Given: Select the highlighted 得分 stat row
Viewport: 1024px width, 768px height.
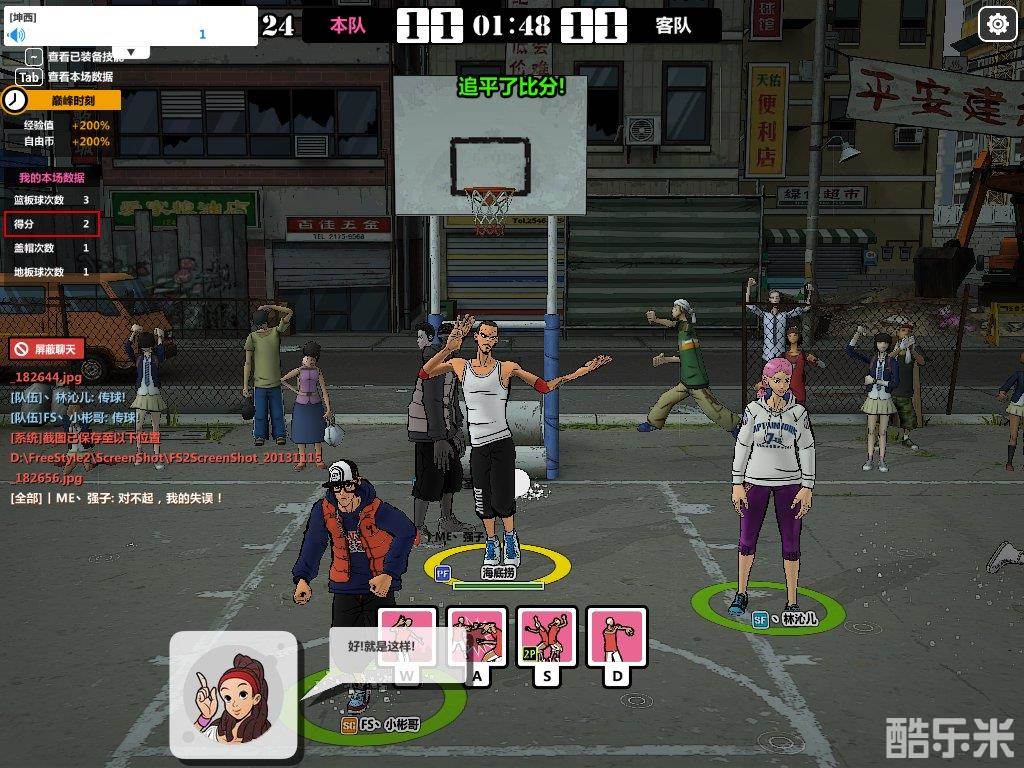Looking at the screenshot, I should coord(51,224).
